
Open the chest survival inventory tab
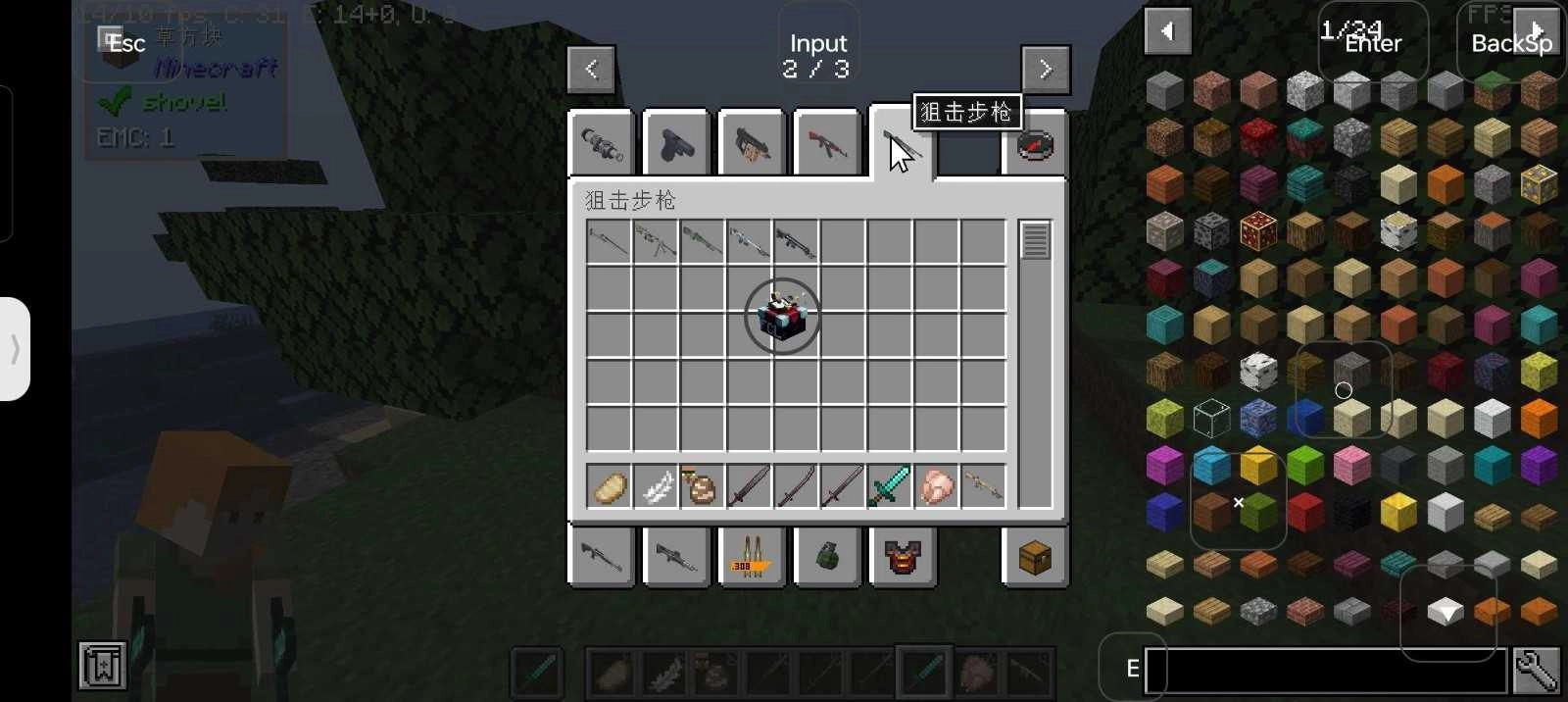tap(1035, 557)
